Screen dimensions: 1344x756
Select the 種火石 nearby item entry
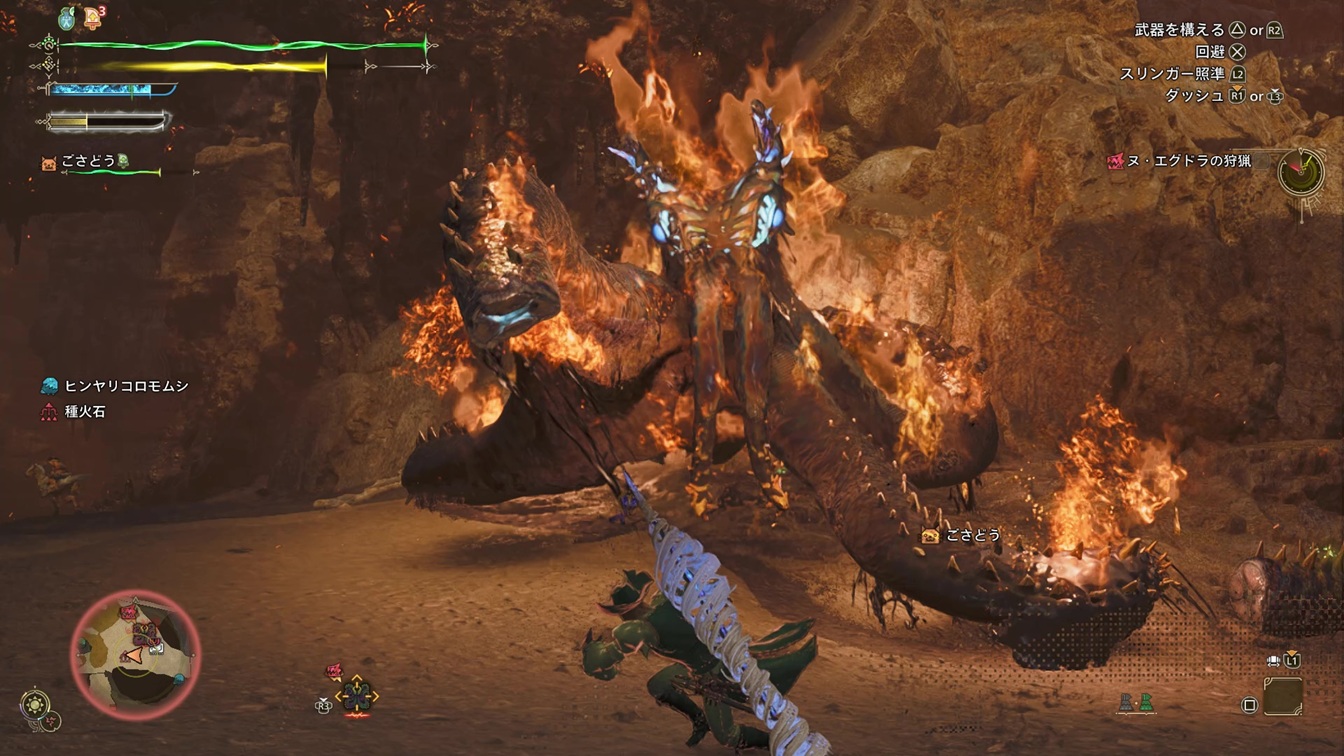click(x=84, y=411)
